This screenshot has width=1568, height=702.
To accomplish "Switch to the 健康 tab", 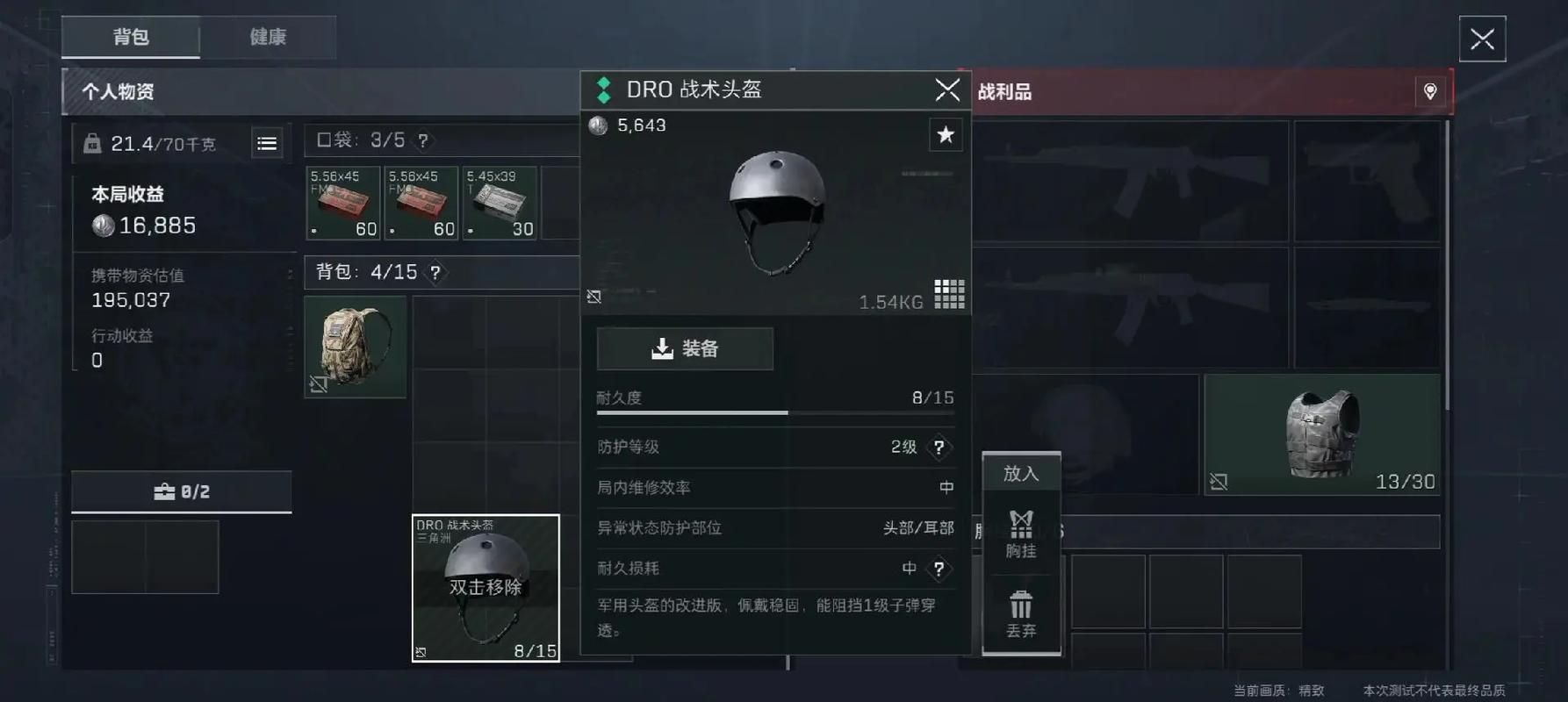I will coord(267,37).
